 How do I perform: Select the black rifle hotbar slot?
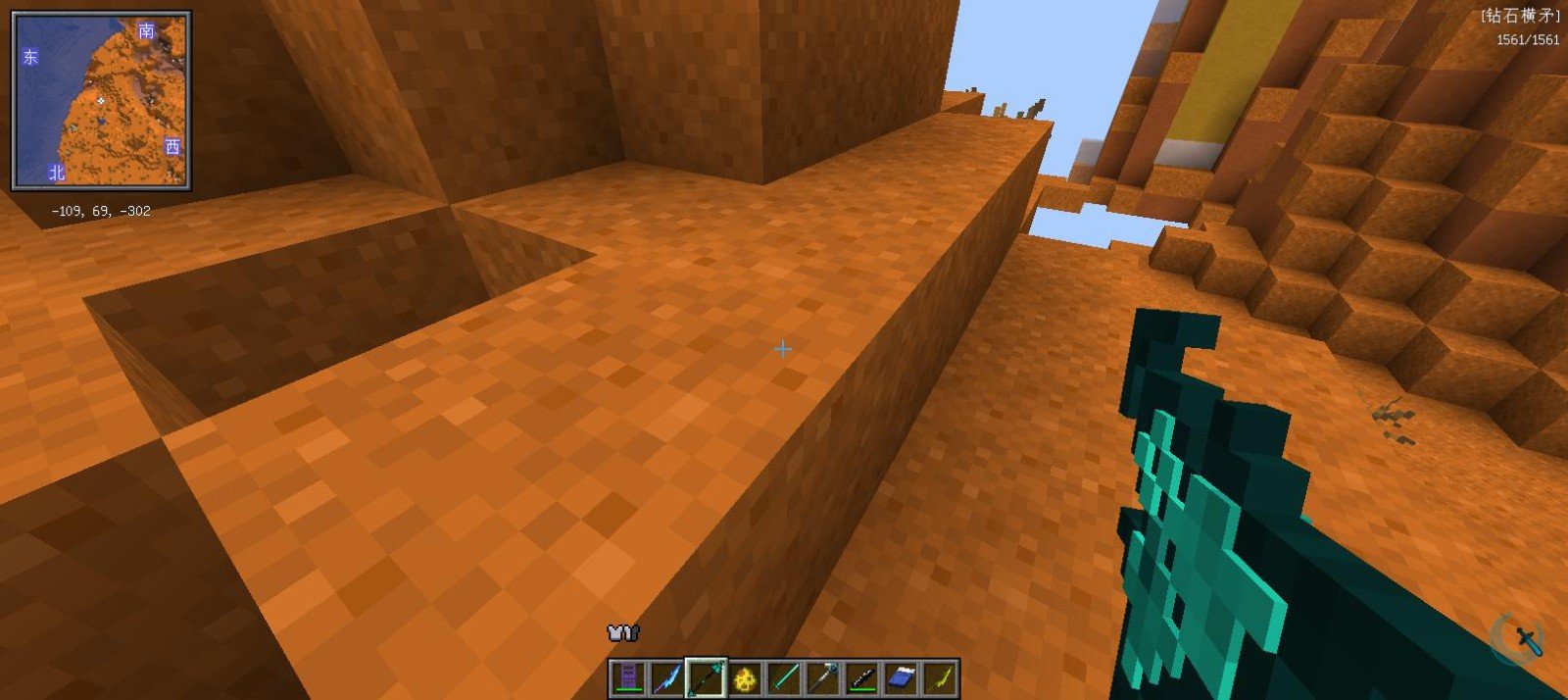pos(862,677)
